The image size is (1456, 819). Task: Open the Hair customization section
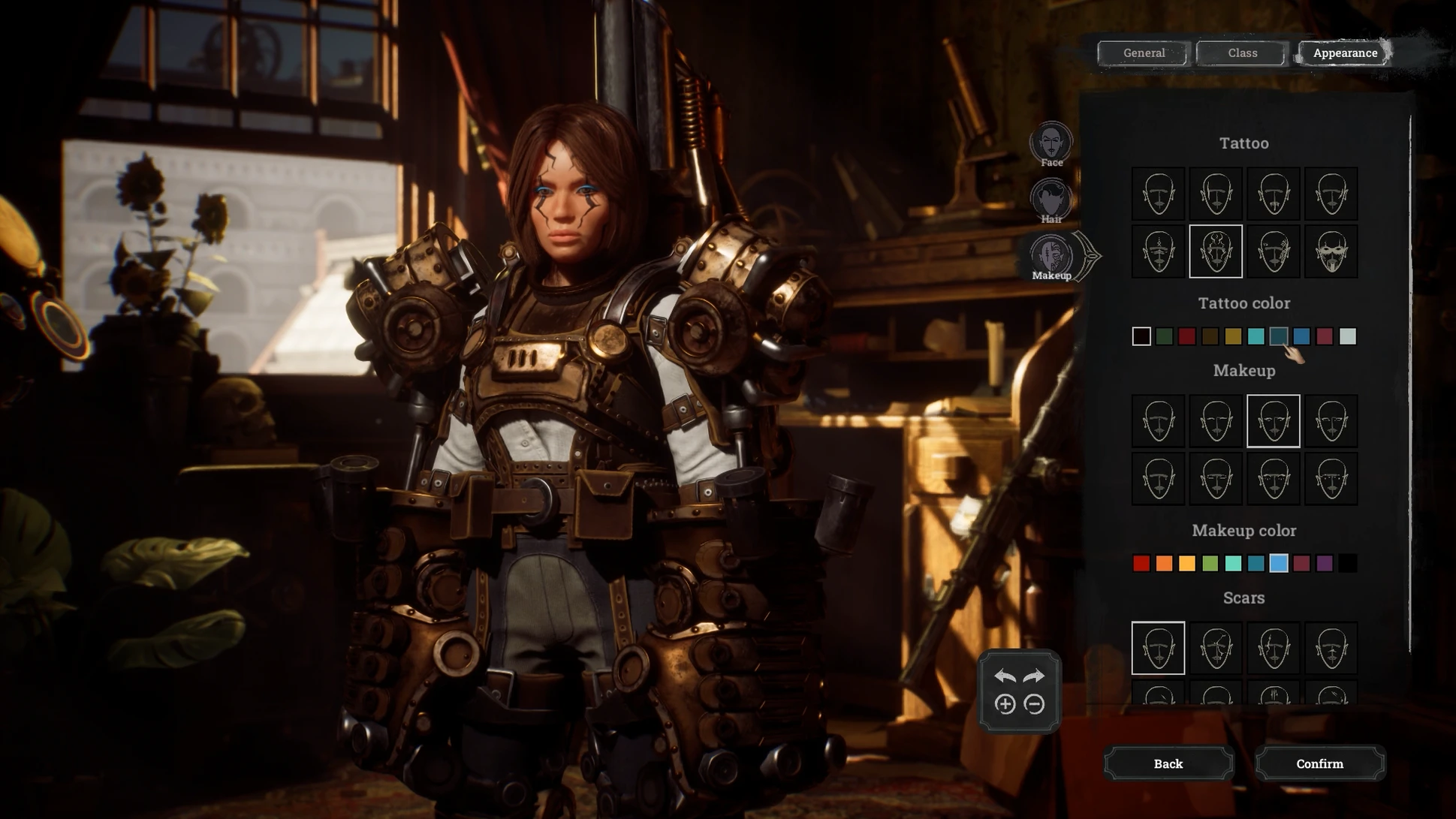tap(1051, 200)
